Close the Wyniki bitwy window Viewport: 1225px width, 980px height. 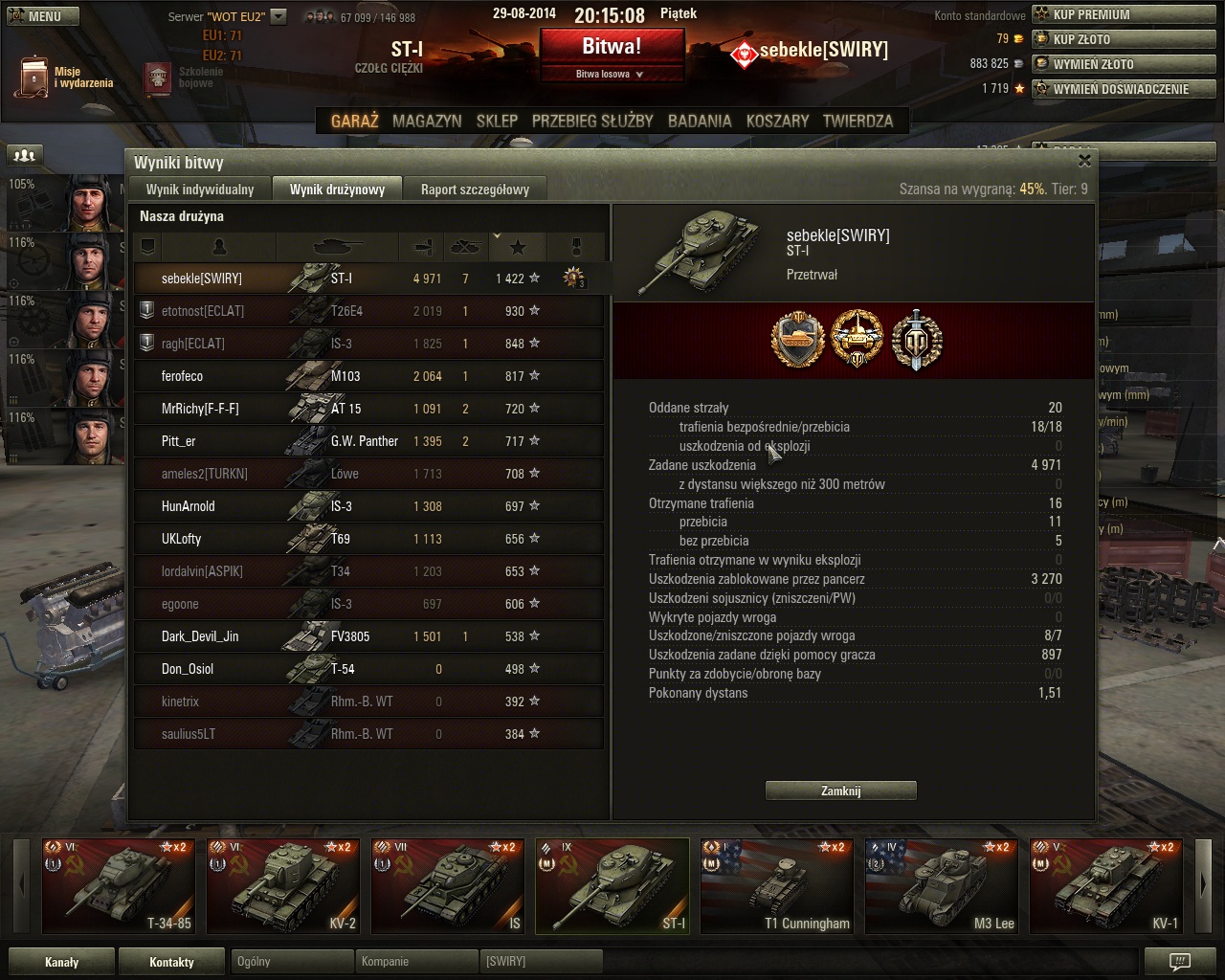click(1084, 161)
